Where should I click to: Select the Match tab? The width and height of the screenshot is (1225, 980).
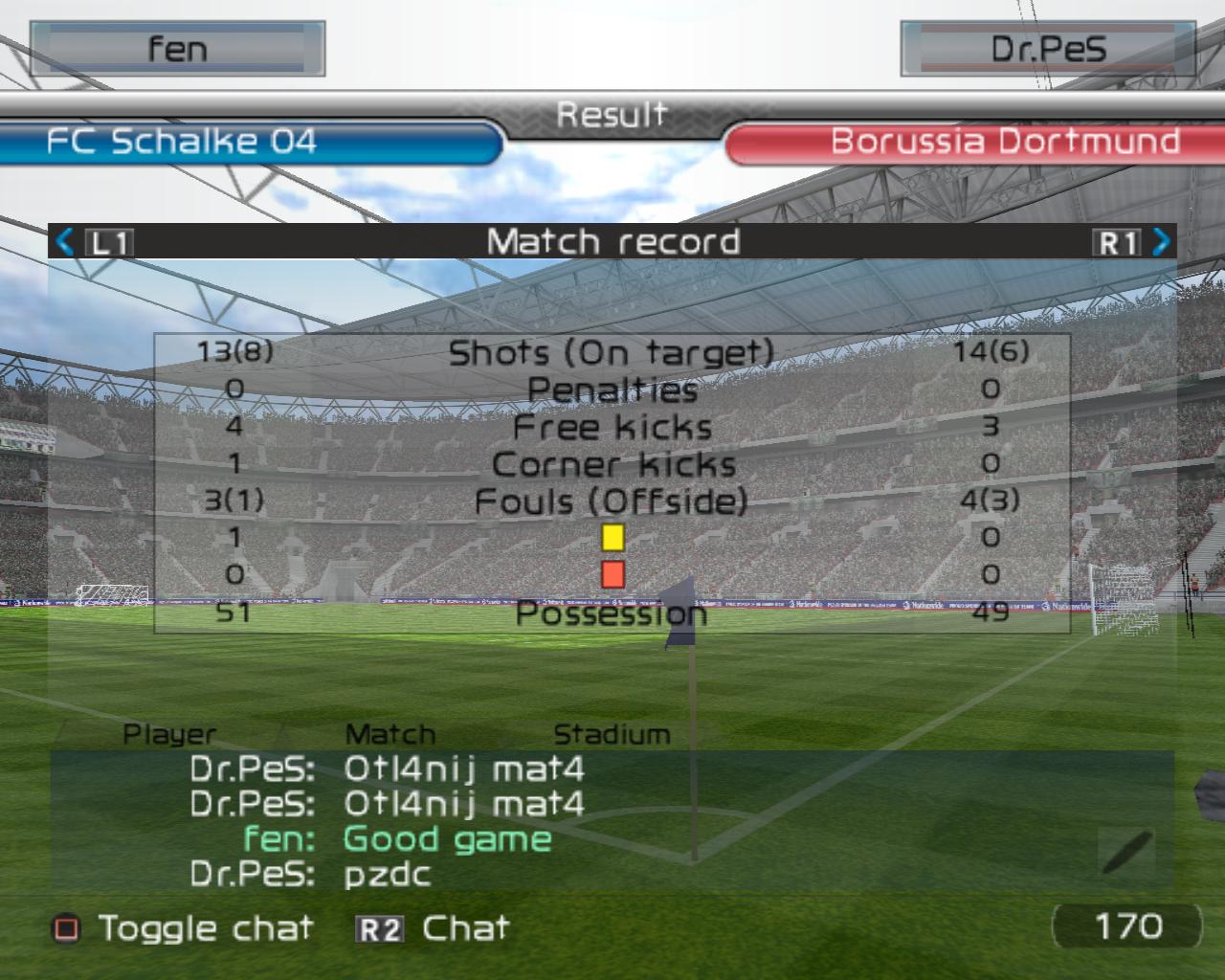pyautogui.click(x=390, y=734)
